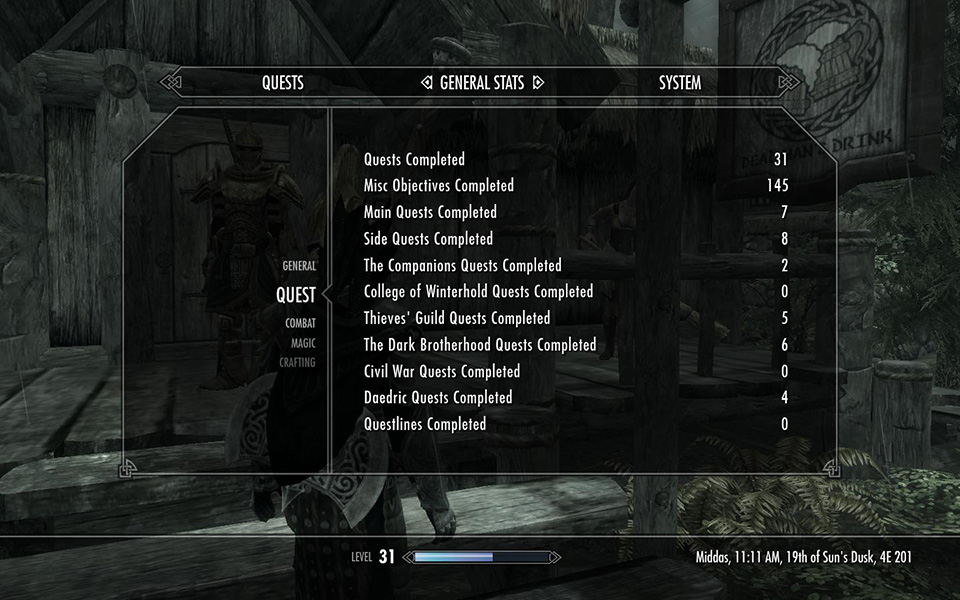The width and height of the screenshot is (960, 600).
Task: Click the right arrow beside General Stats
Action: [537, 83]
